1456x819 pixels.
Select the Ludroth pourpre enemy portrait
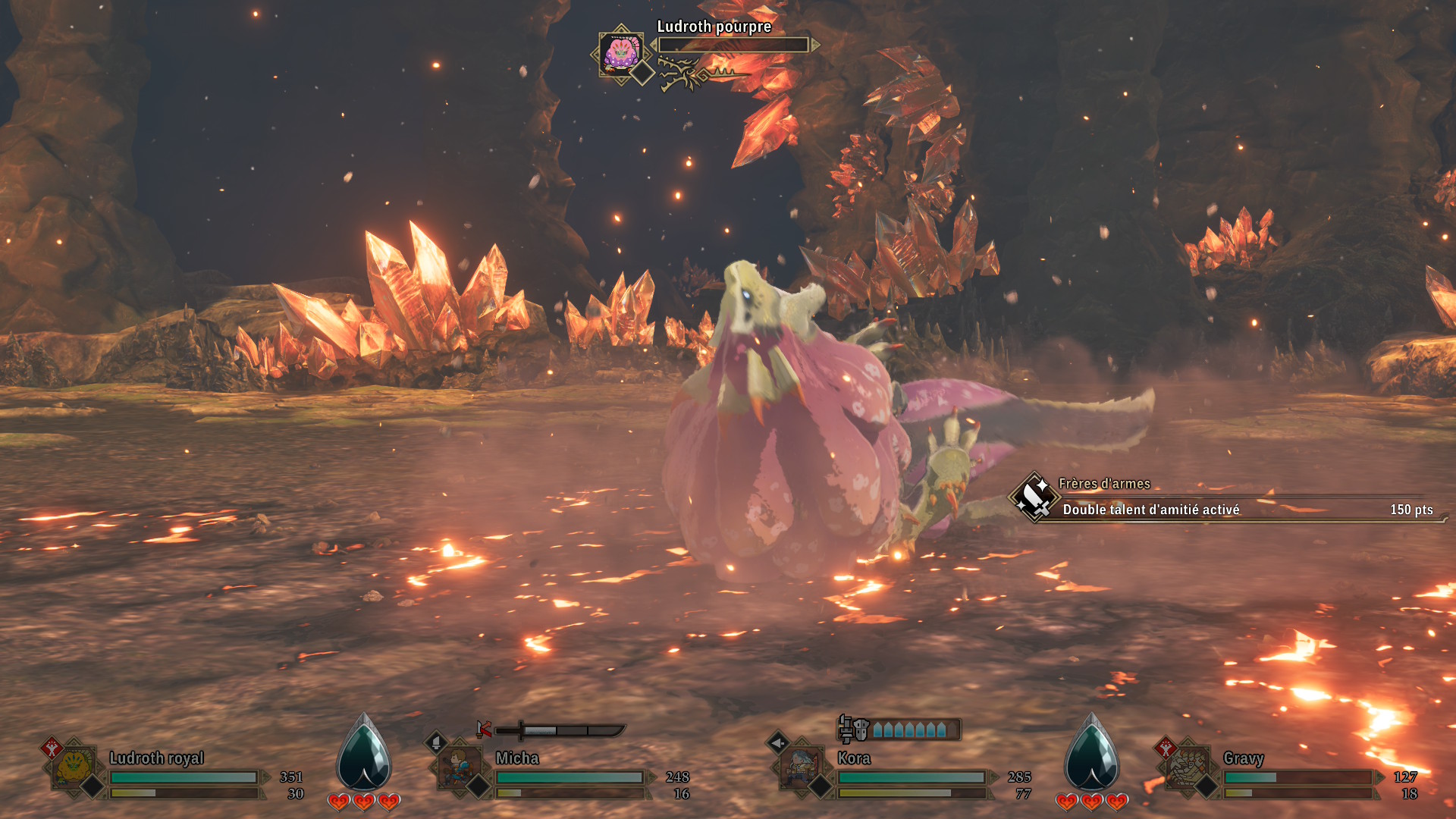click(x=621, y=53)
